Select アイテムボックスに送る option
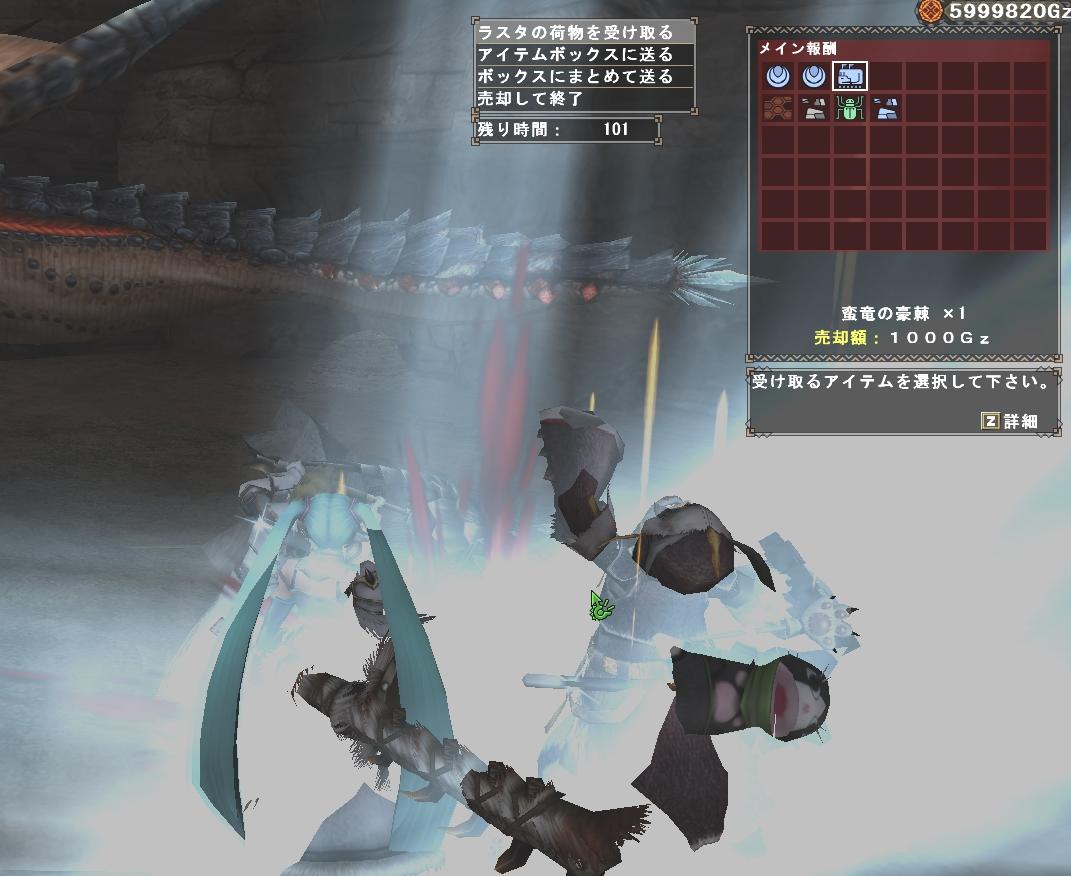The width and height of the screenshot is (1071, 876). click(583, 55)
